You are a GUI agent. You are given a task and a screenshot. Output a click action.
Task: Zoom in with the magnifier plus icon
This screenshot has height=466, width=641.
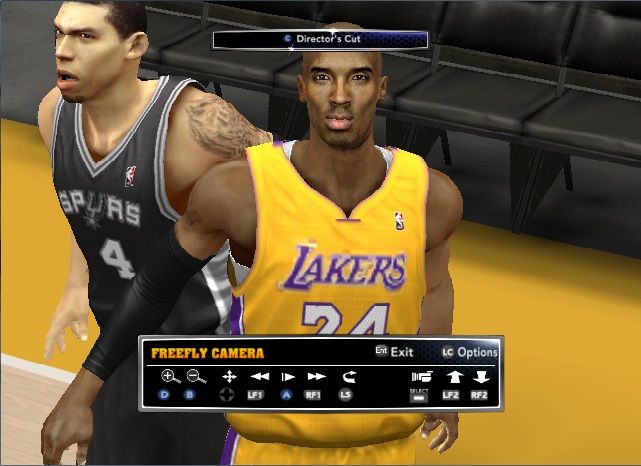170,377
